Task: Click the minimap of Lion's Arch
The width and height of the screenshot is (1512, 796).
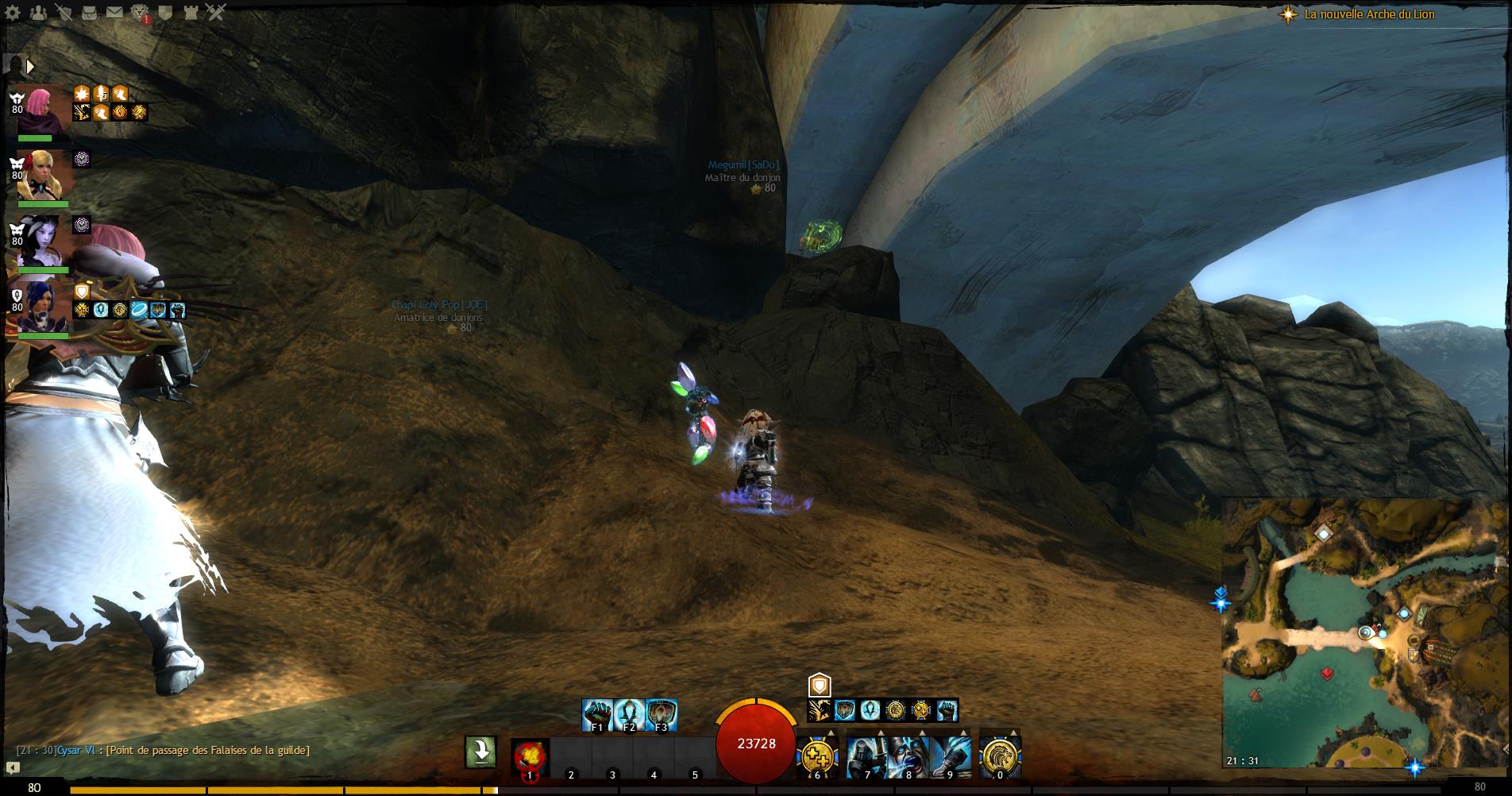Action: point(1364,632)
